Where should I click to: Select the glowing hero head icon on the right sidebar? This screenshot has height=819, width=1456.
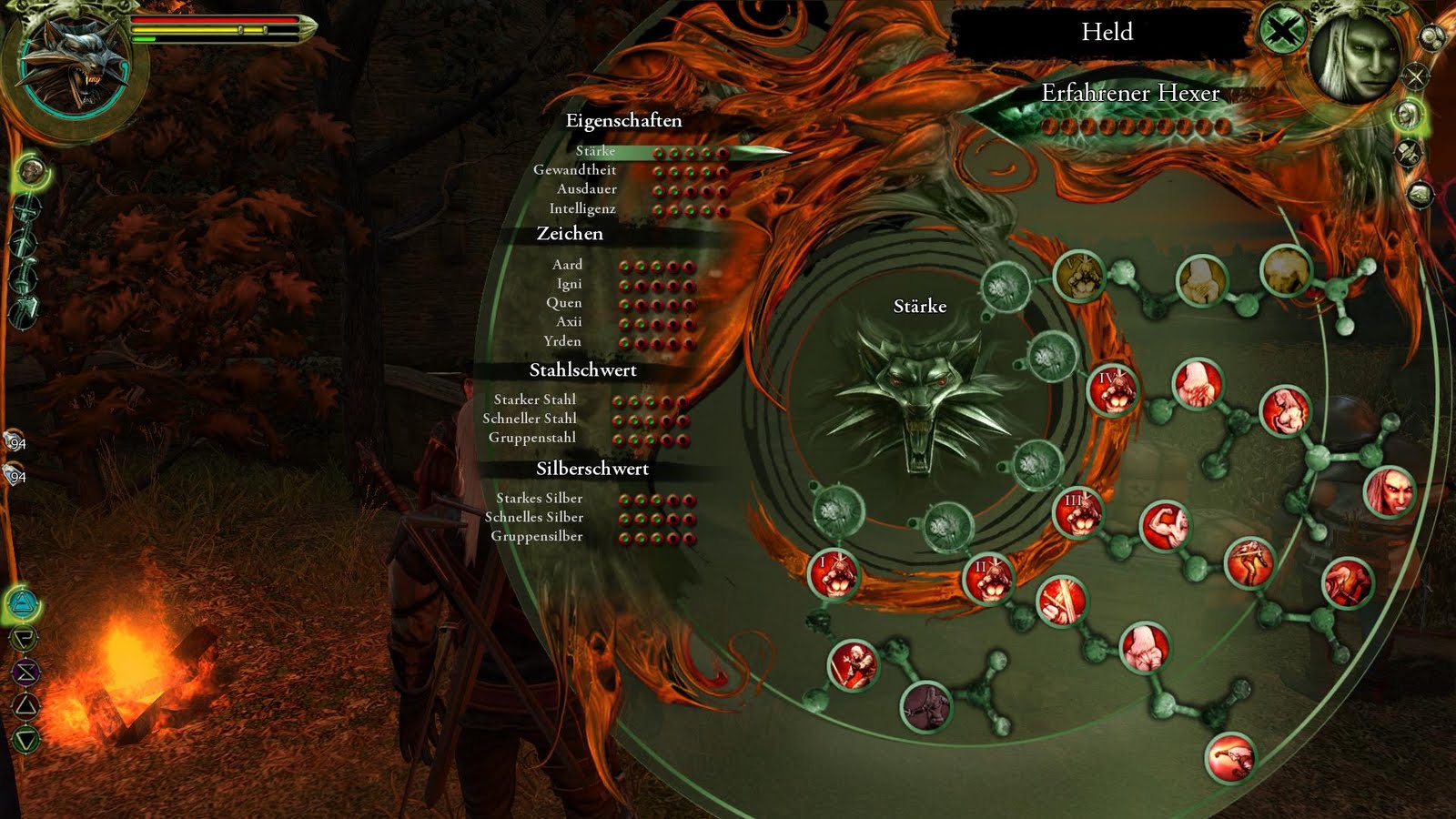pyautogui.click(x=1410, y=114)
